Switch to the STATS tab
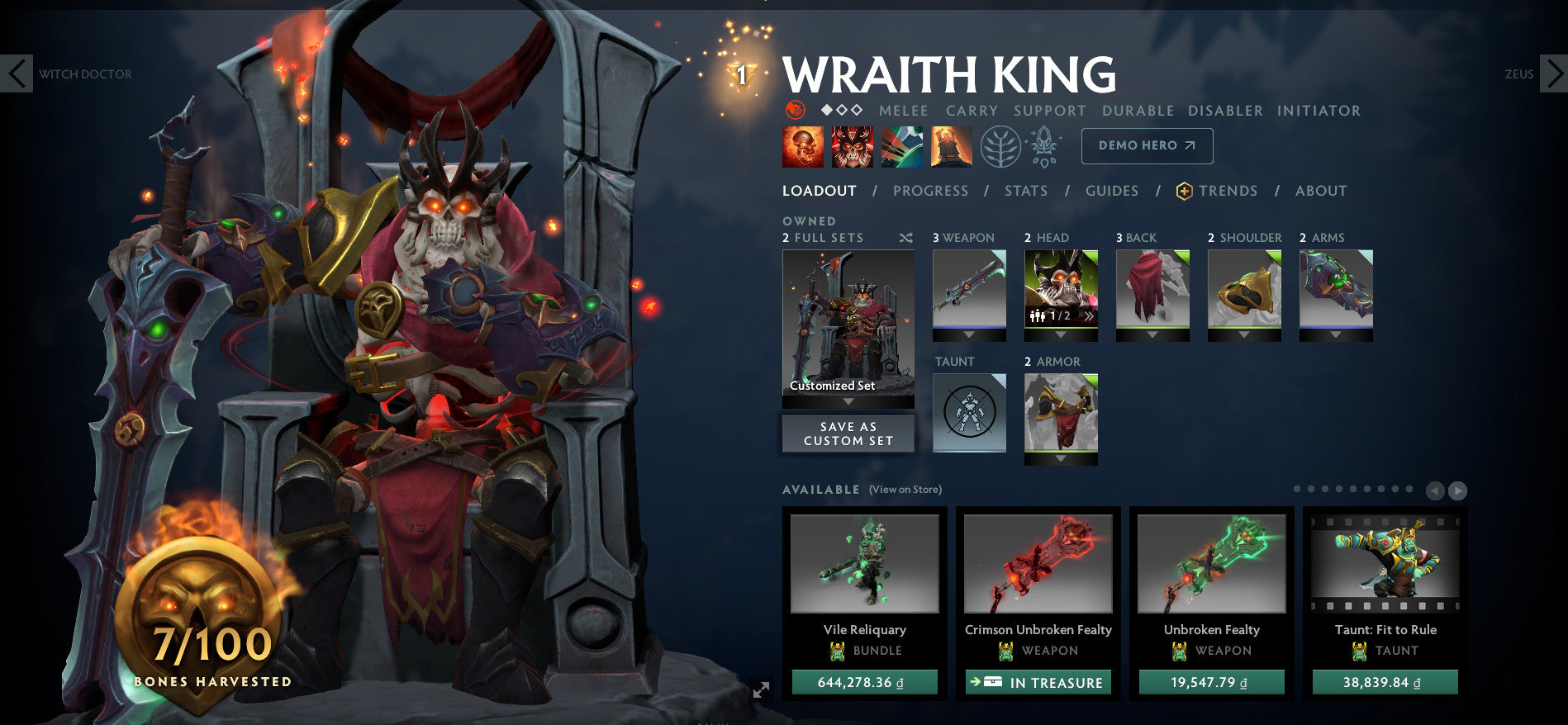 [1025, 191]
